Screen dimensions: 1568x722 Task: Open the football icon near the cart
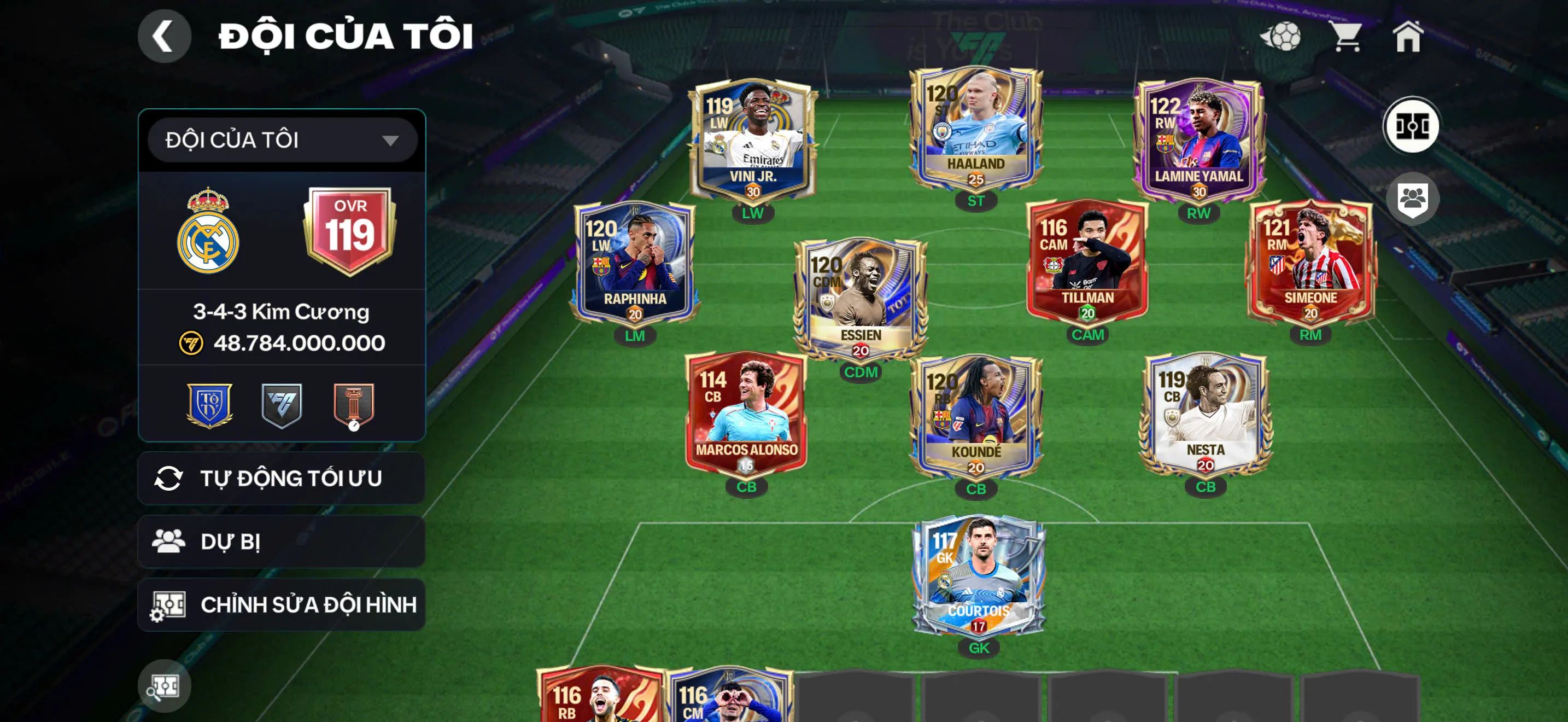coord(1282,37)
